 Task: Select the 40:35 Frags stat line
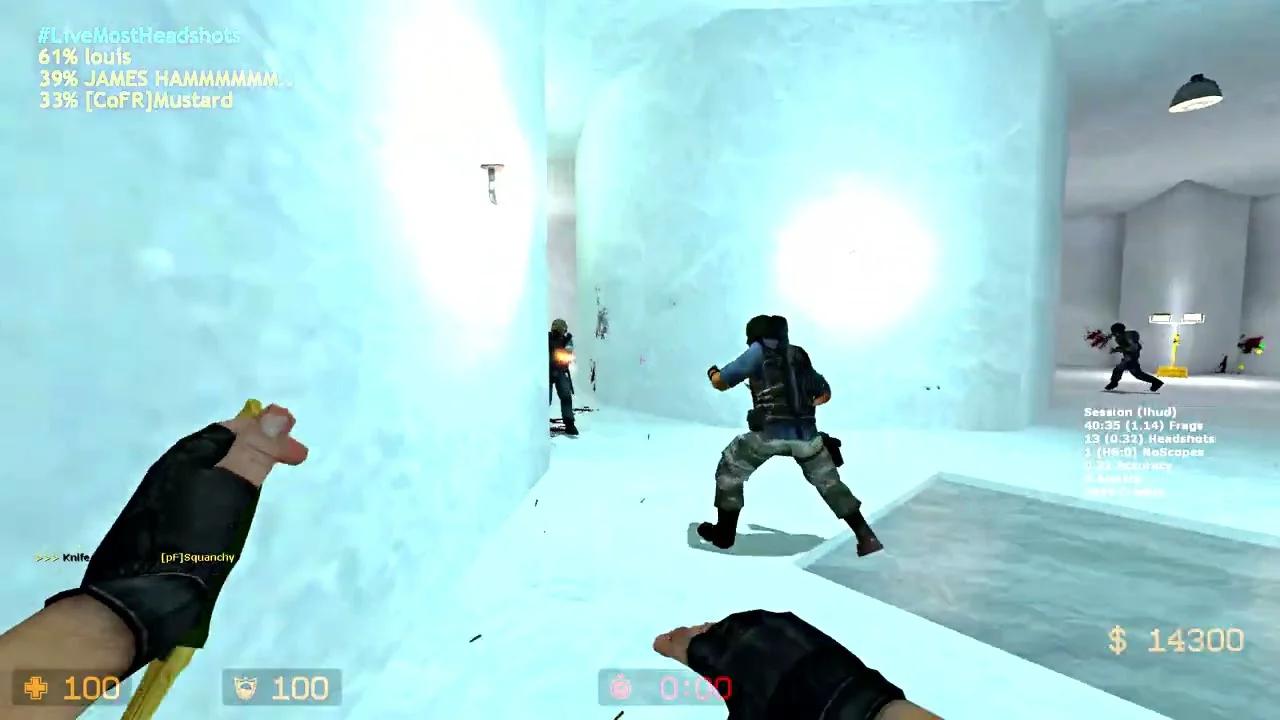tap(1145, 425)
